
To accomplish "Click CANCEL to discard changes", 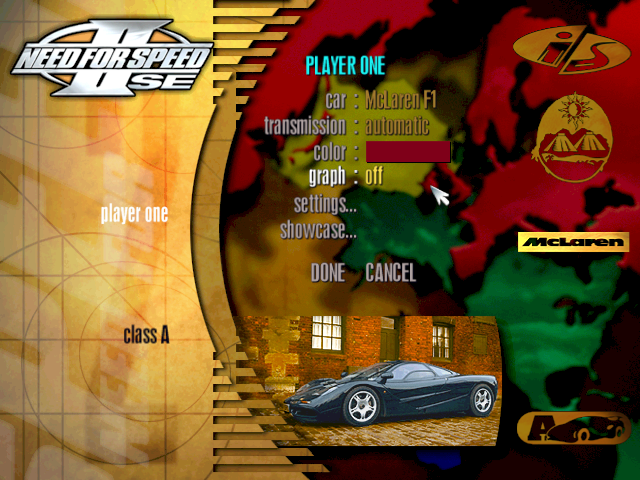I will pos(390,272).
